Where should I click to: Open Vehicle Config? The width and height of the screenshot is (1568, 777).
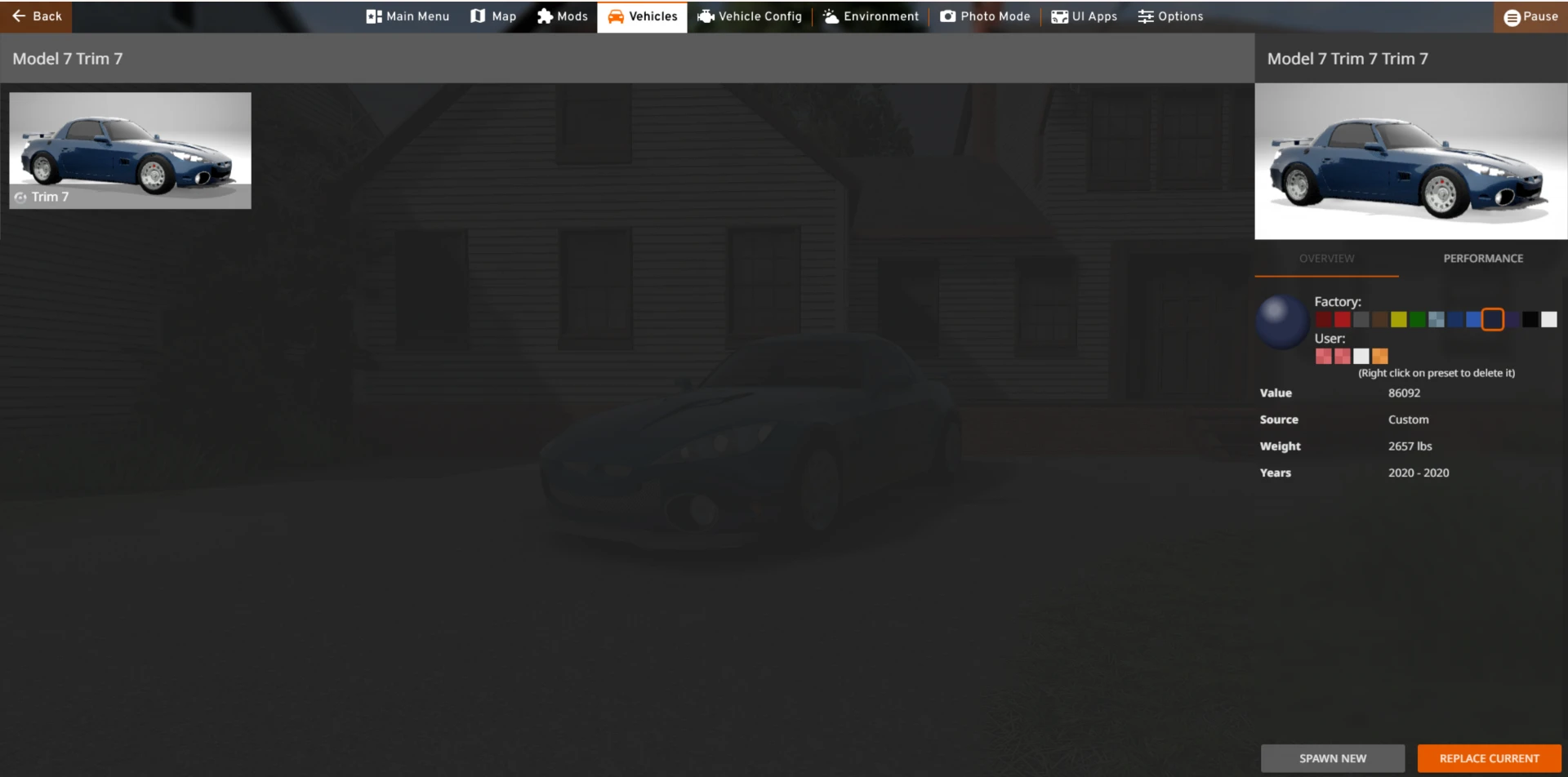[x=750, y=16]
